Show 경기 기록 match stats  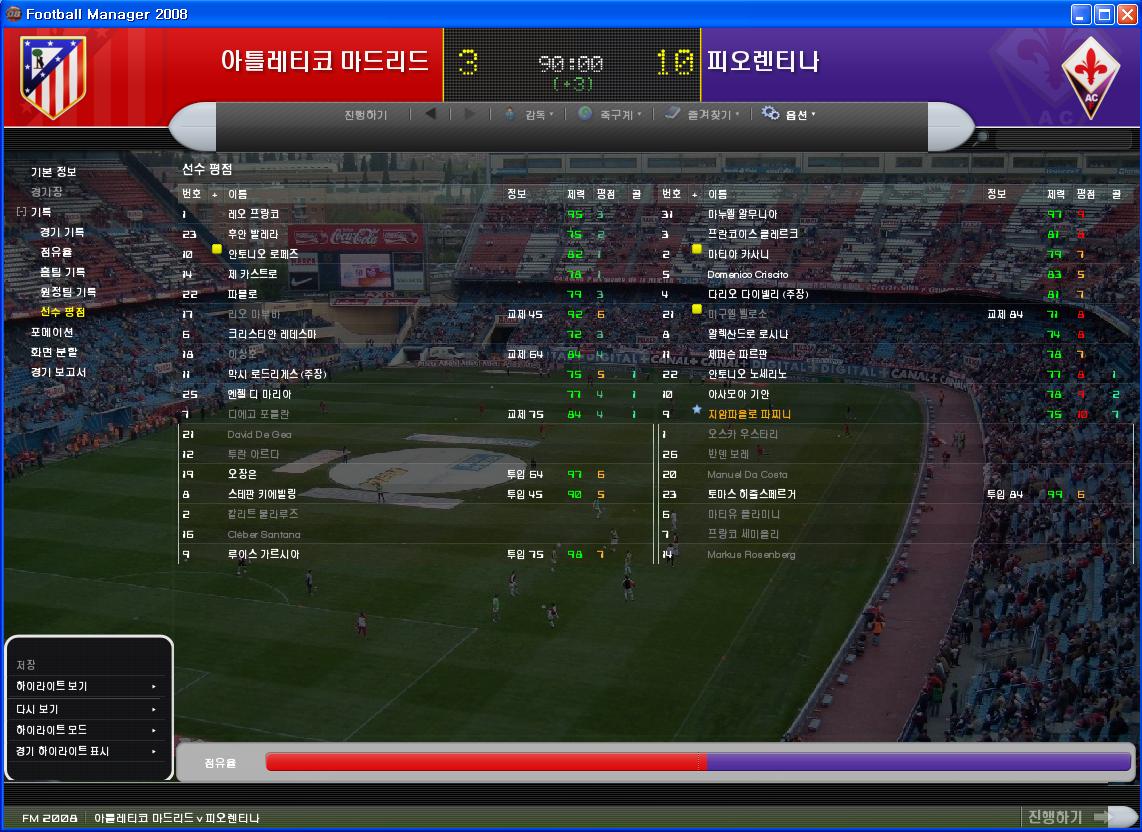pyautogui.click(x=62, y=232)
